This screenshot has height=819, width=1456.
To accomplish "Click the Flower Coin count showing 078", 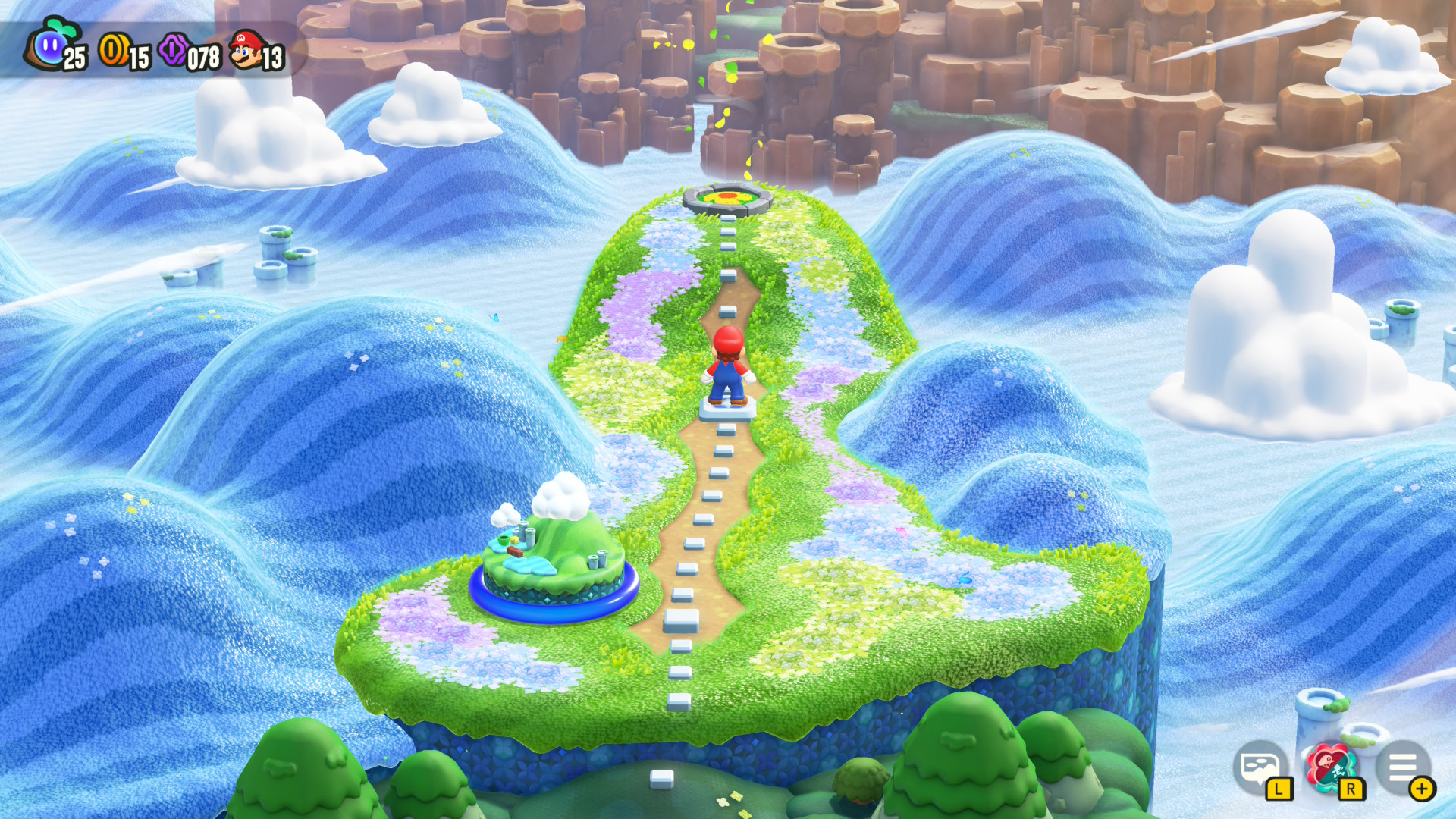I will coord(203,55).
